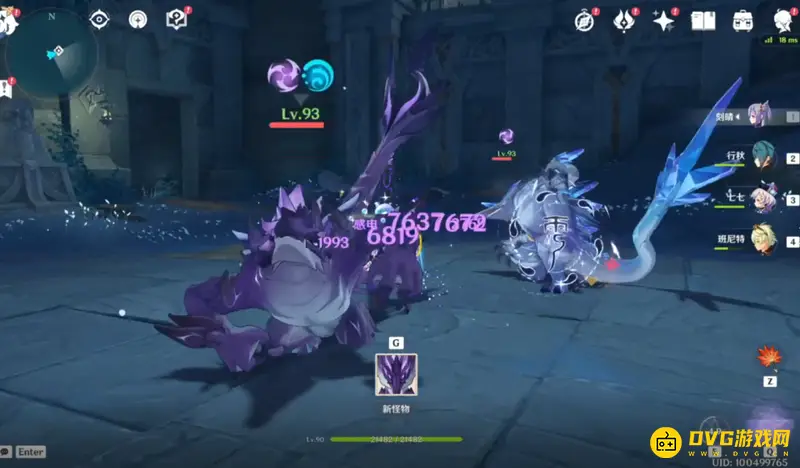Screen dimensions: 800x468
Task: Open the inventory backpack icon
Action: (742, 20)
